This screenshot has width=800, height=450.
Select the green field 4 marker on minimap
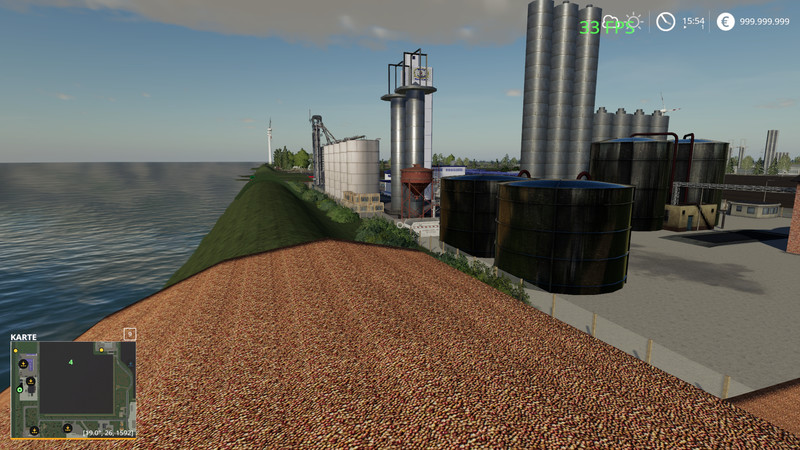70,362
